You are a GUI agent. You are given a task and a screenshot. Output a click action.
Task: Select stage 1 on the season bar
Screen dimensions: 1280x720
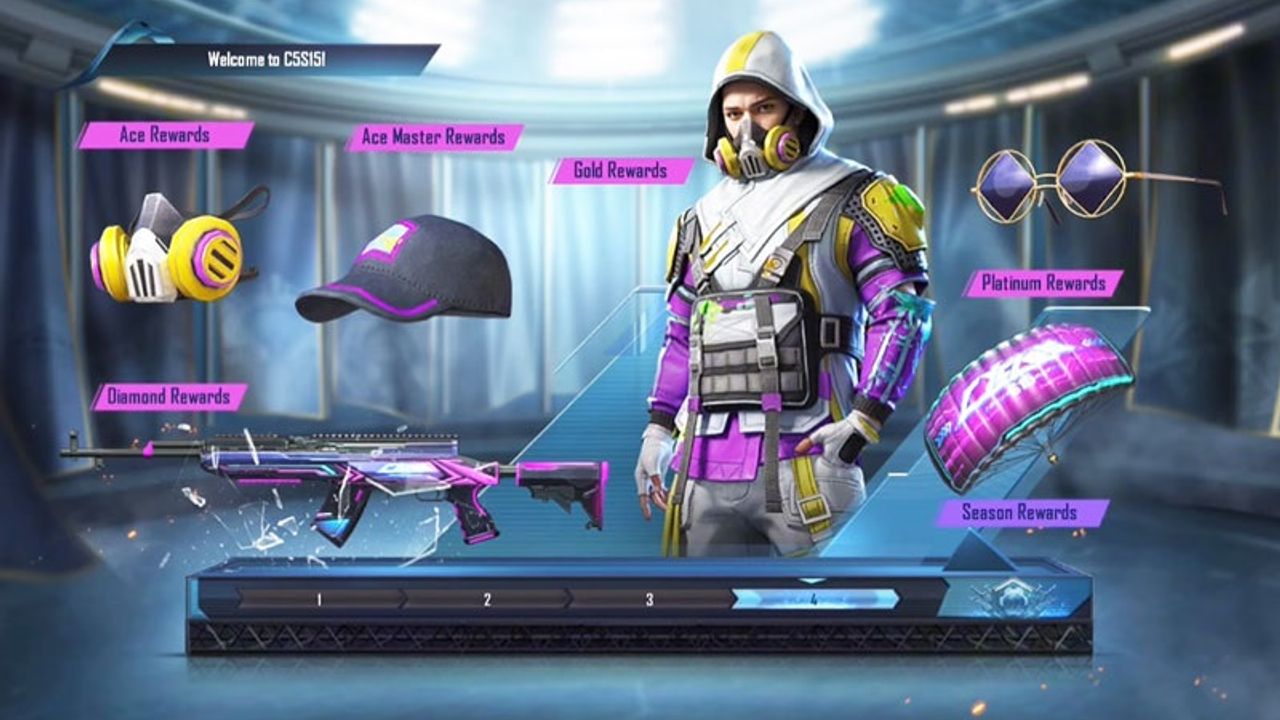(x=319, y=599)
